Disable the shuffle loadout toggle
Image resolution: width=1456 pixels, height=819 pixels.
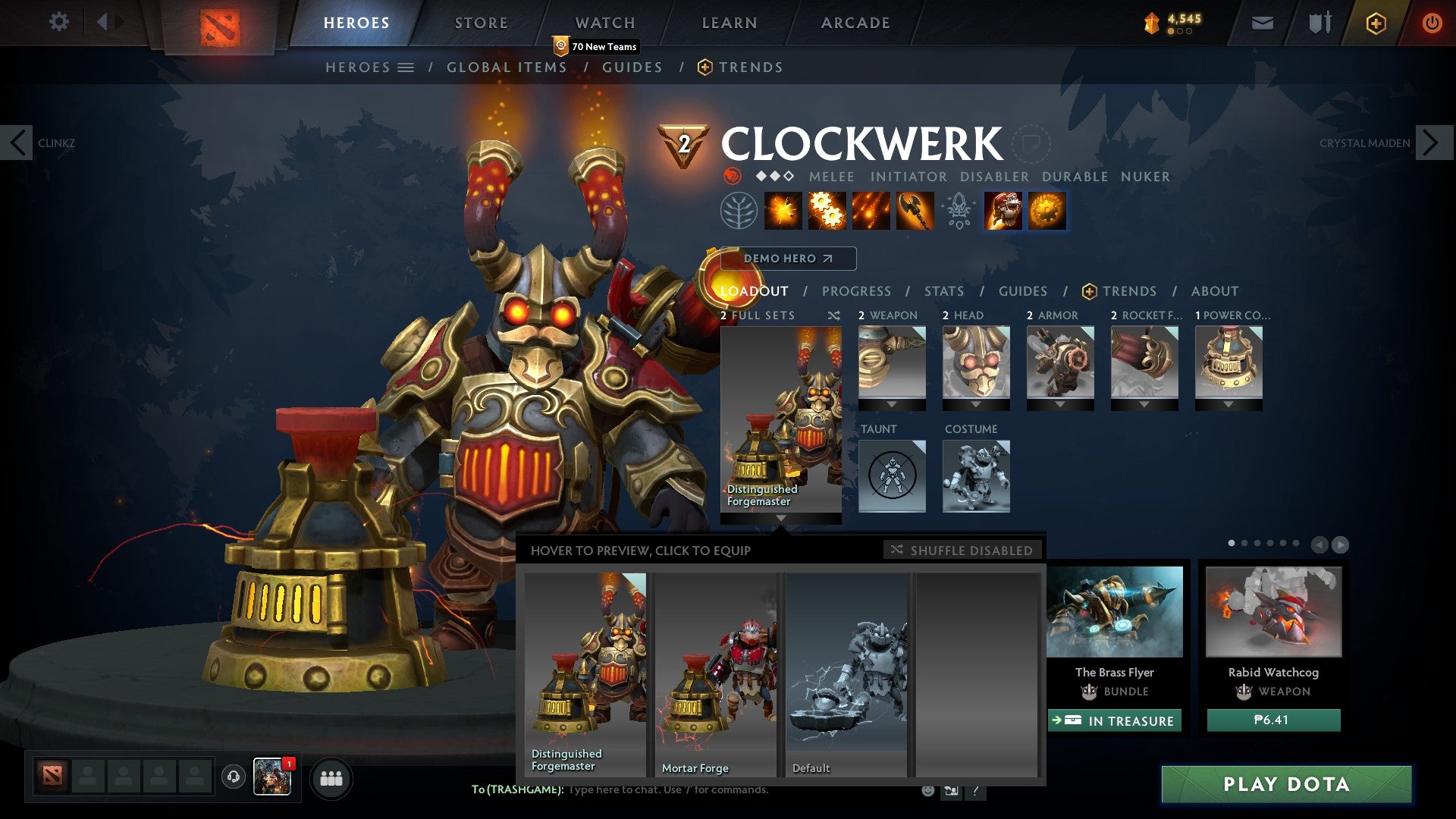(962, 551)
